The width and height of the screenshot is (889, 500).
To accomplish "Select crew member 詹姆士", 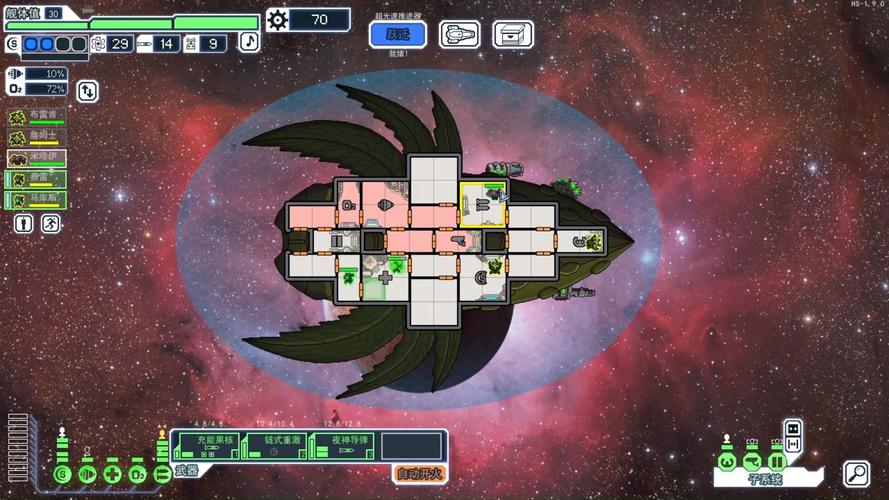I will tap(37, 137).
